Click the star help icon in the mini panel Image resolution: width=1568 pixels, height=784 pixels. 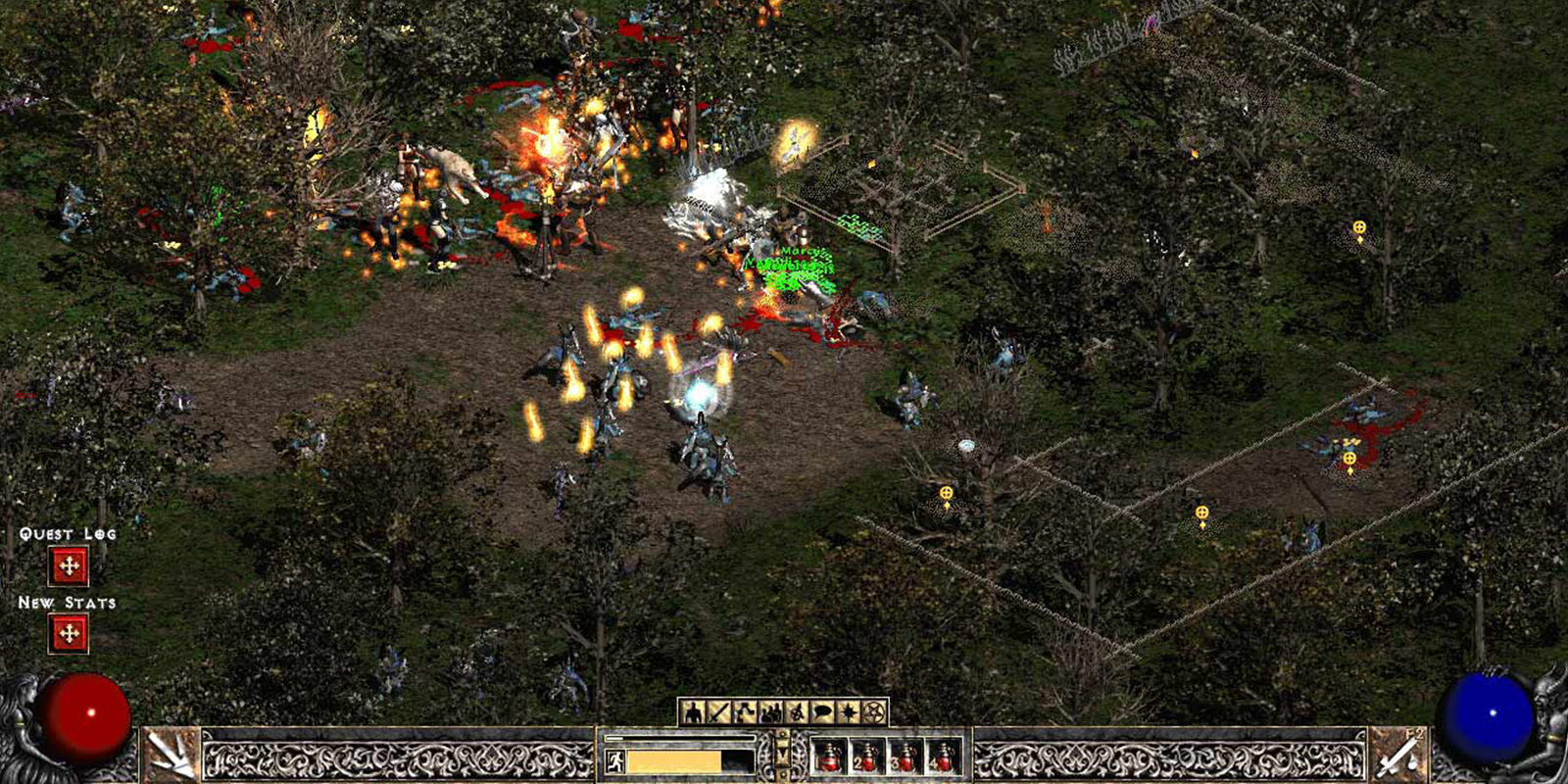[850, 711]
